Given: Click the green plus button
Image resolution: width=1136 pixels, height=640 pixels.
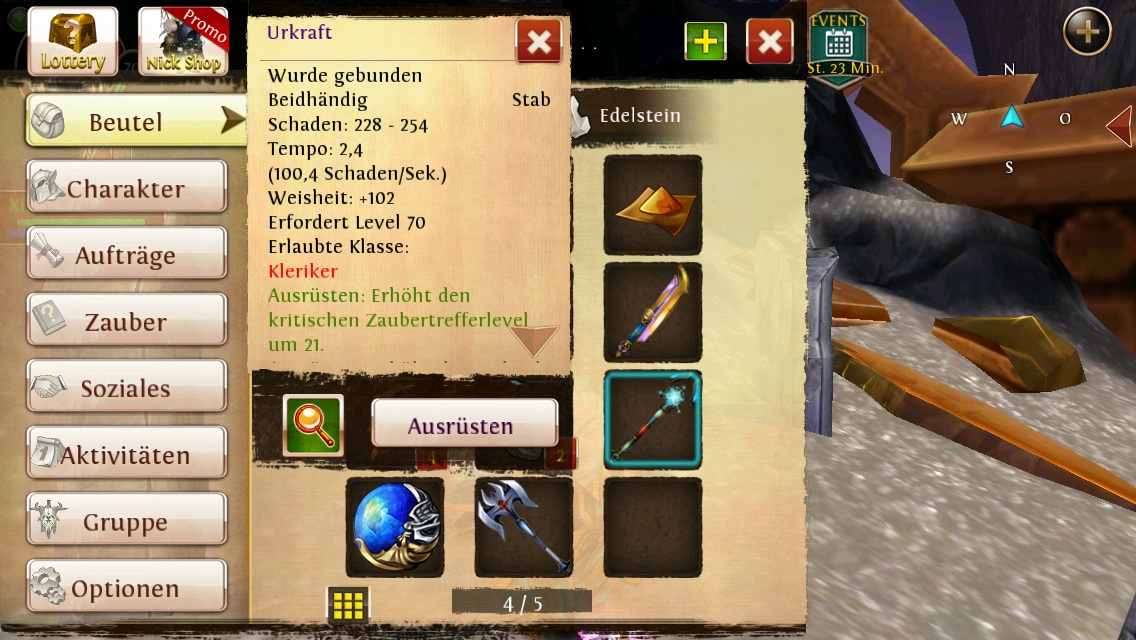Looking at the screenshot, I should coord(705,42).
